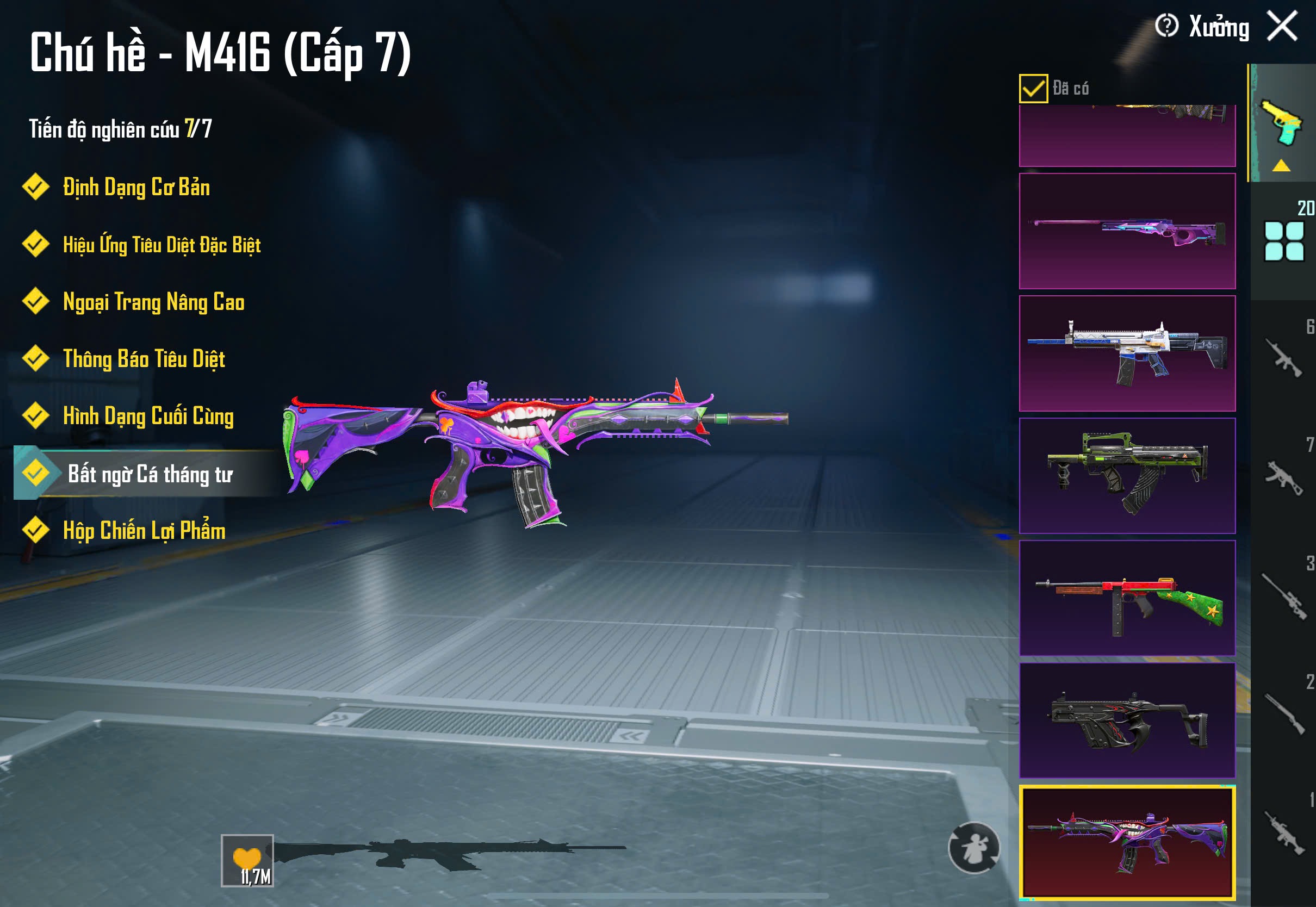Choose the black Vector skin thumbnail
This screenshot has height=907, width=1316.
click(1127, 720)
